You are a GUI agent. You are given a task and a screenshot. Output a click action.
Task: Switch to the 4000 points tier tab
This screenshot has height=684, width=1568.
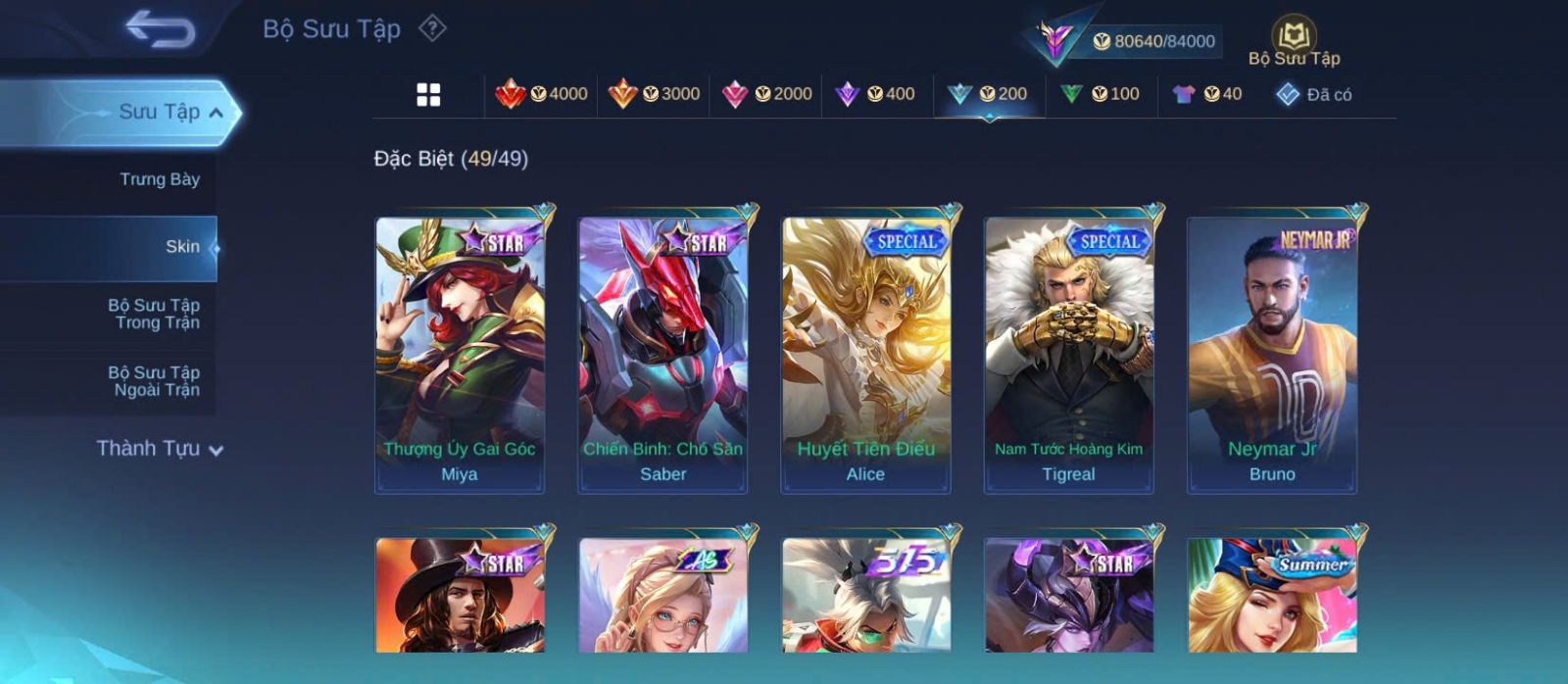[542, 94]
